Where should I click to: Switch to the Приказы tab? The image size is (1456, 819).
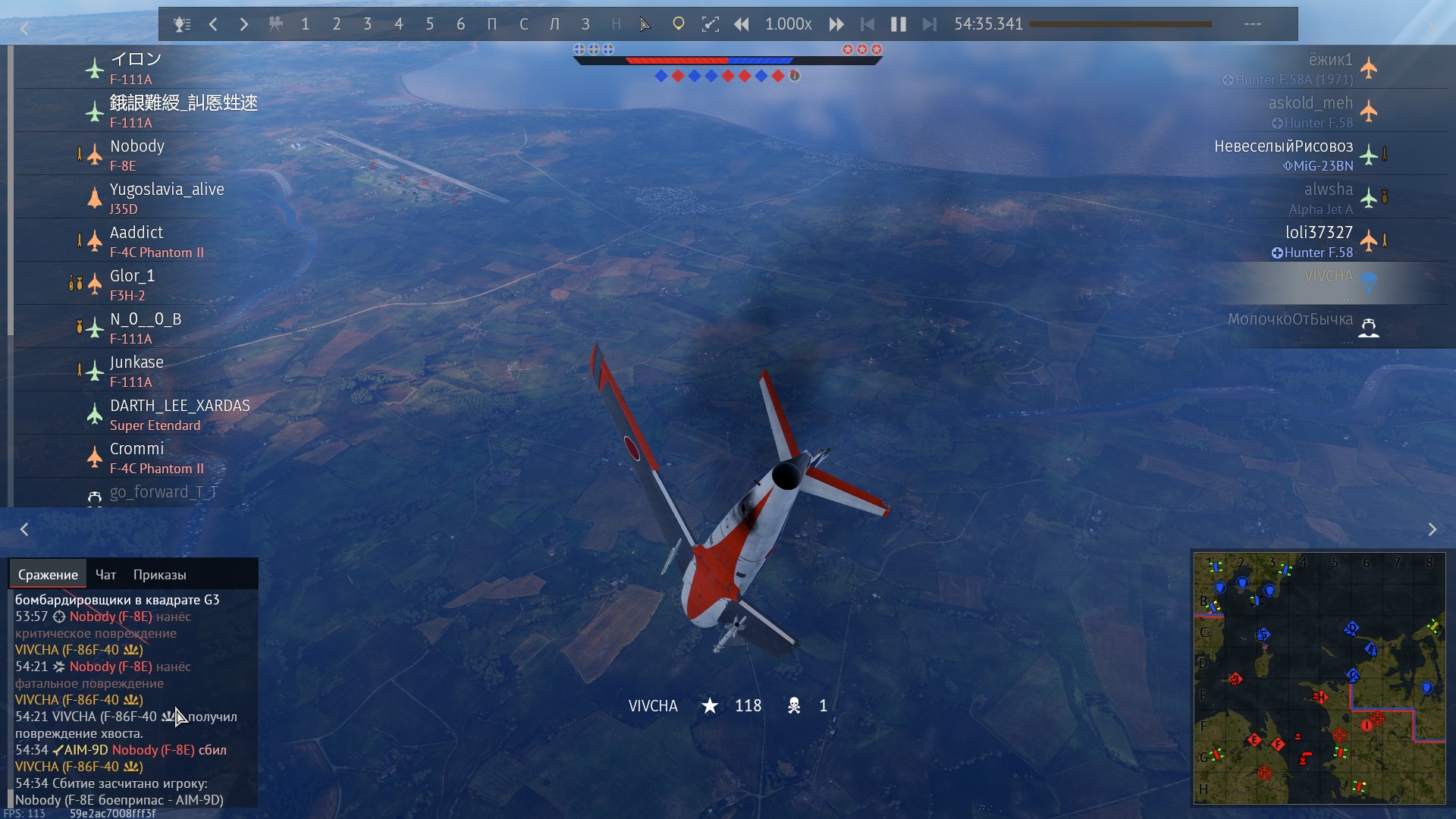pos(159,575)
